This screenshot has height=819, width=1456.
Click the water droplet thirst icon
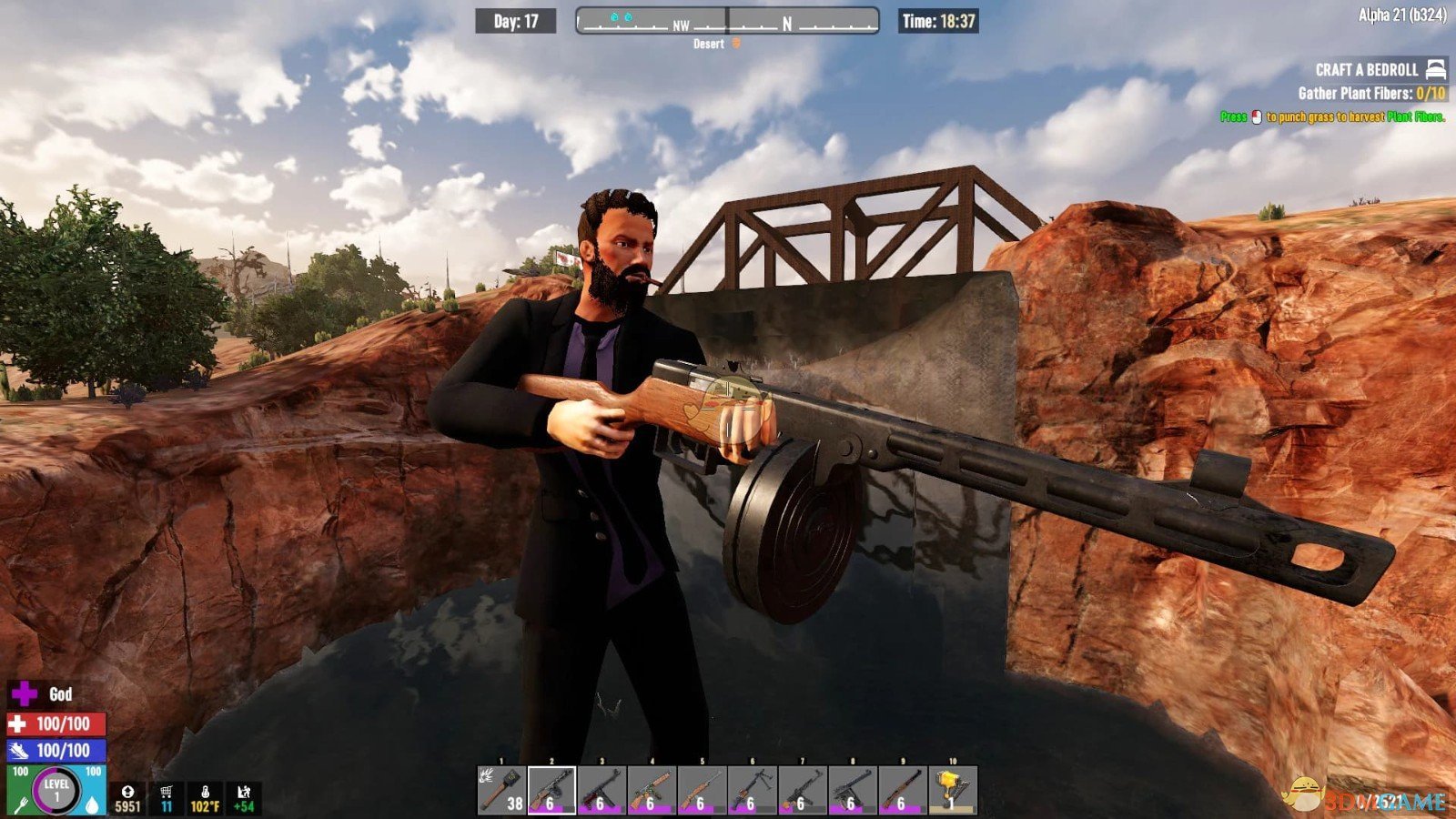(x=92, y=804)
